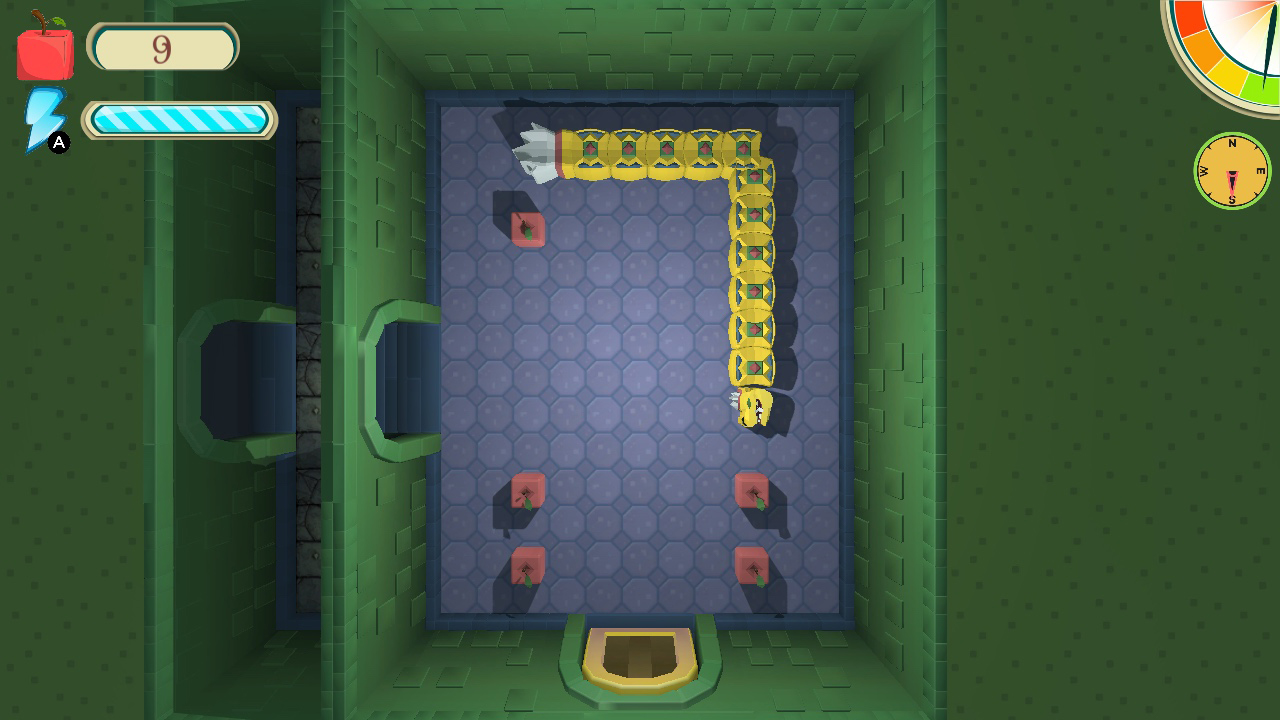Screen dimensions: 1280x720
Task: Click the striped blue stamina bar
Action: click(180, 119)
